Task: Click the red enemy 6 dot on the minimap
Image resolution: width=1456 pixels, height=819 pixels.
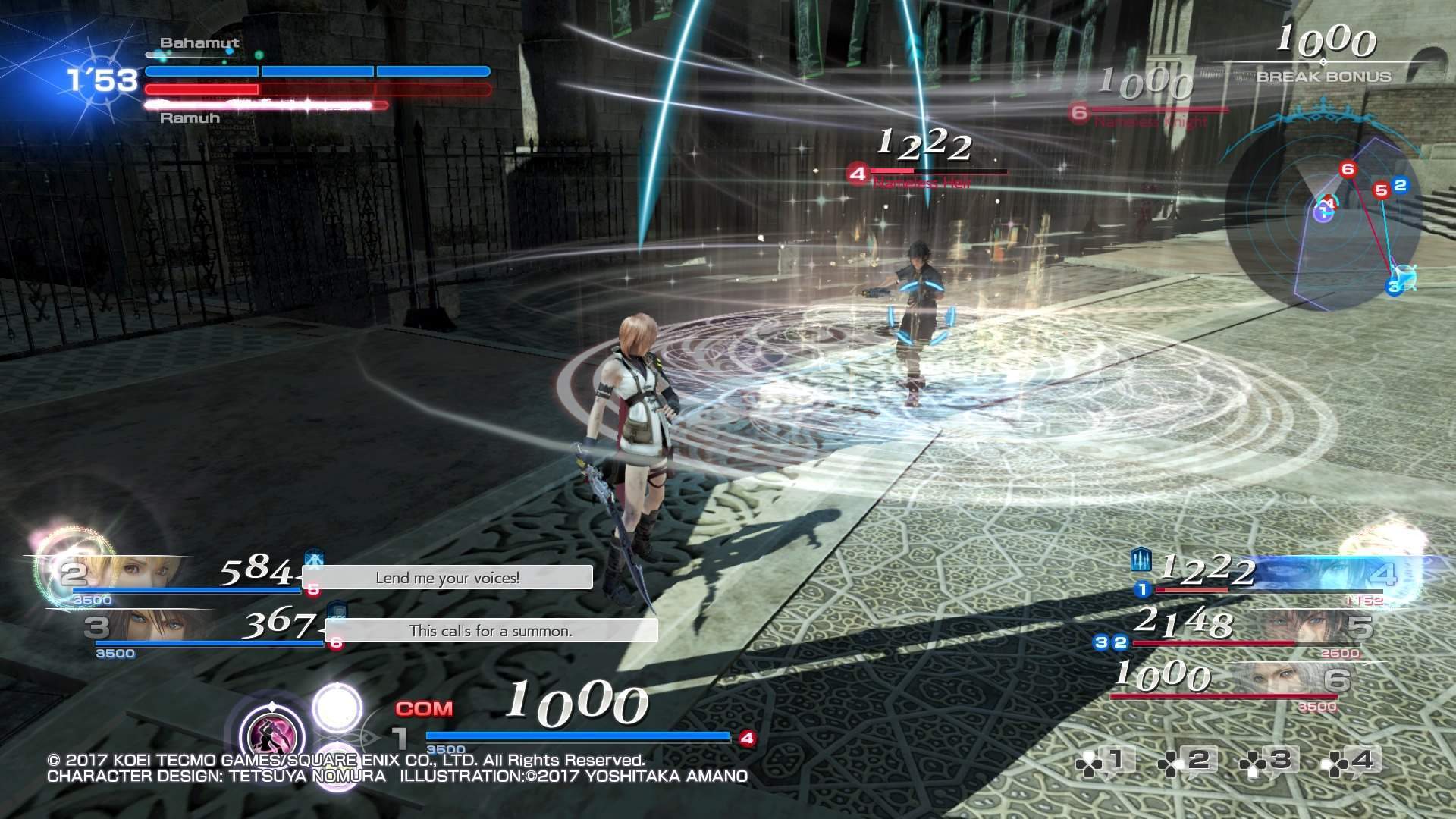Action: click(x=1348, y=168)
